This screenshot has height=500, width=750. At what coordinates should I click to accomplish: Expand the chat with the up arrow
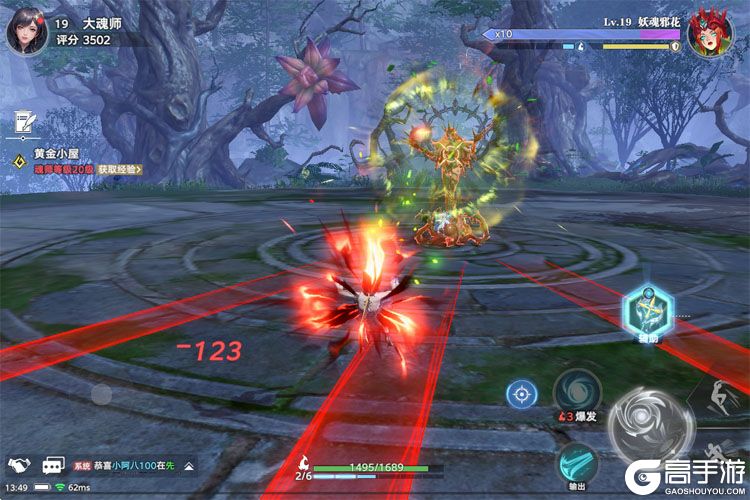click(188, 466)
